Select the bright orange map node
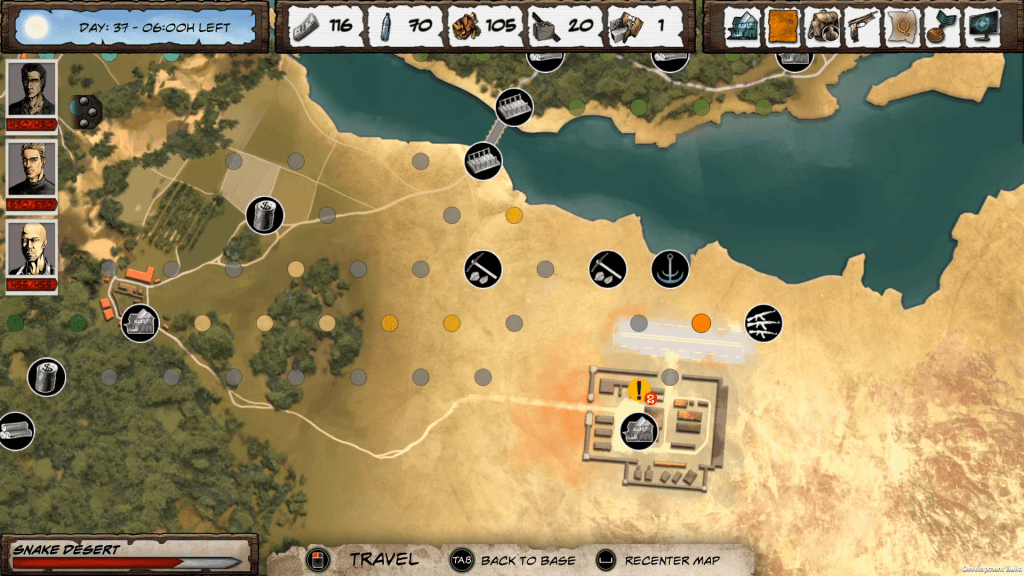 701,323
